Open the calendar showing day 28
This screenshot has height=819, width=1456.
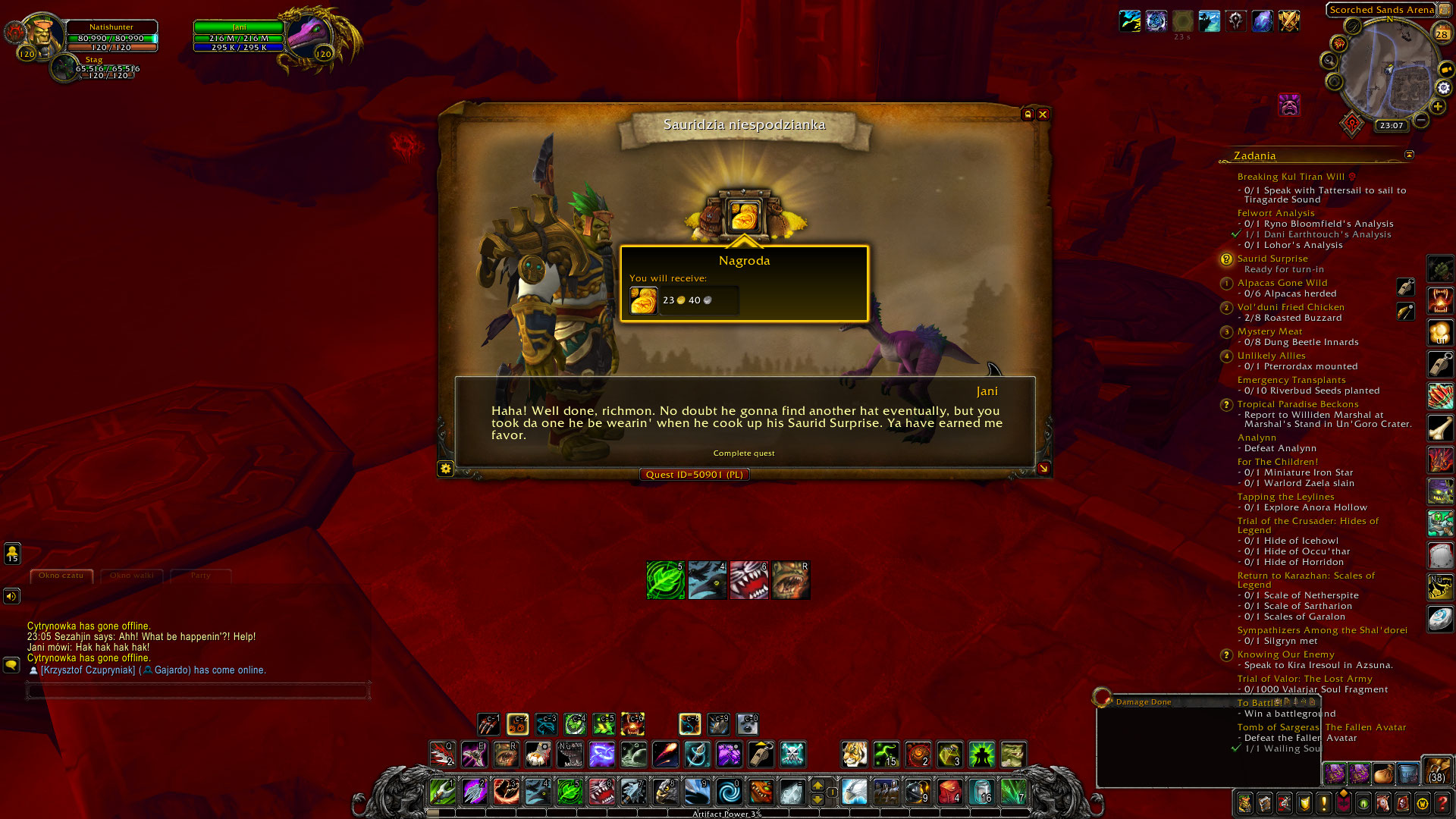1441,32
